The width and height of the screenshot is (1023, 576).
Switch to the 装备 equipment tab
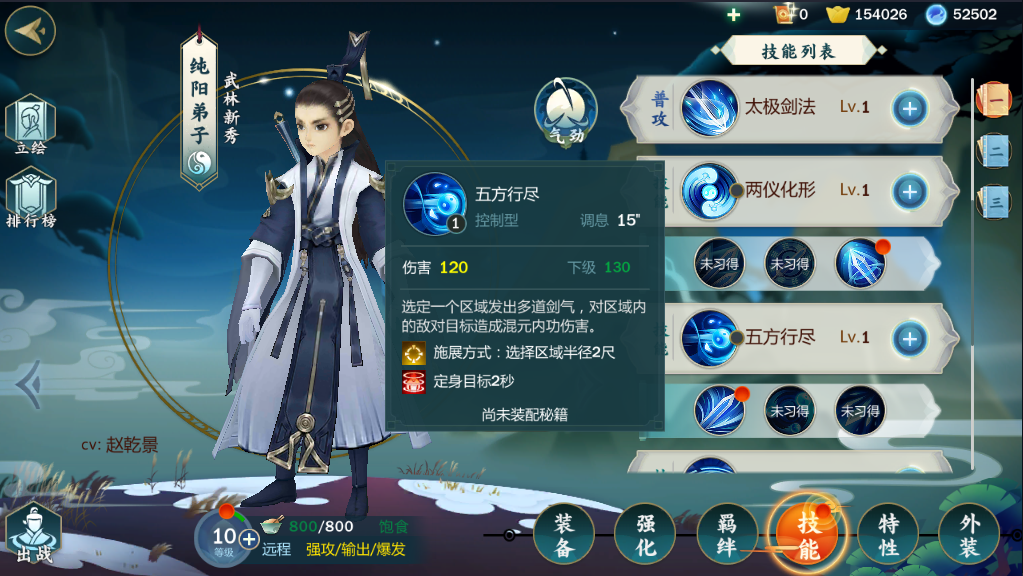[564, 534]
